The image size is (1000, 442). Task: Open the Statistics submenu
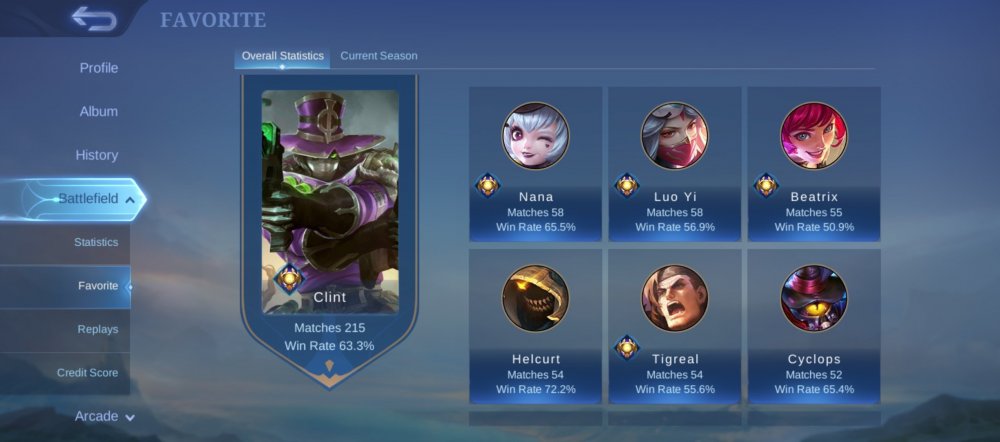coord(96,242)
